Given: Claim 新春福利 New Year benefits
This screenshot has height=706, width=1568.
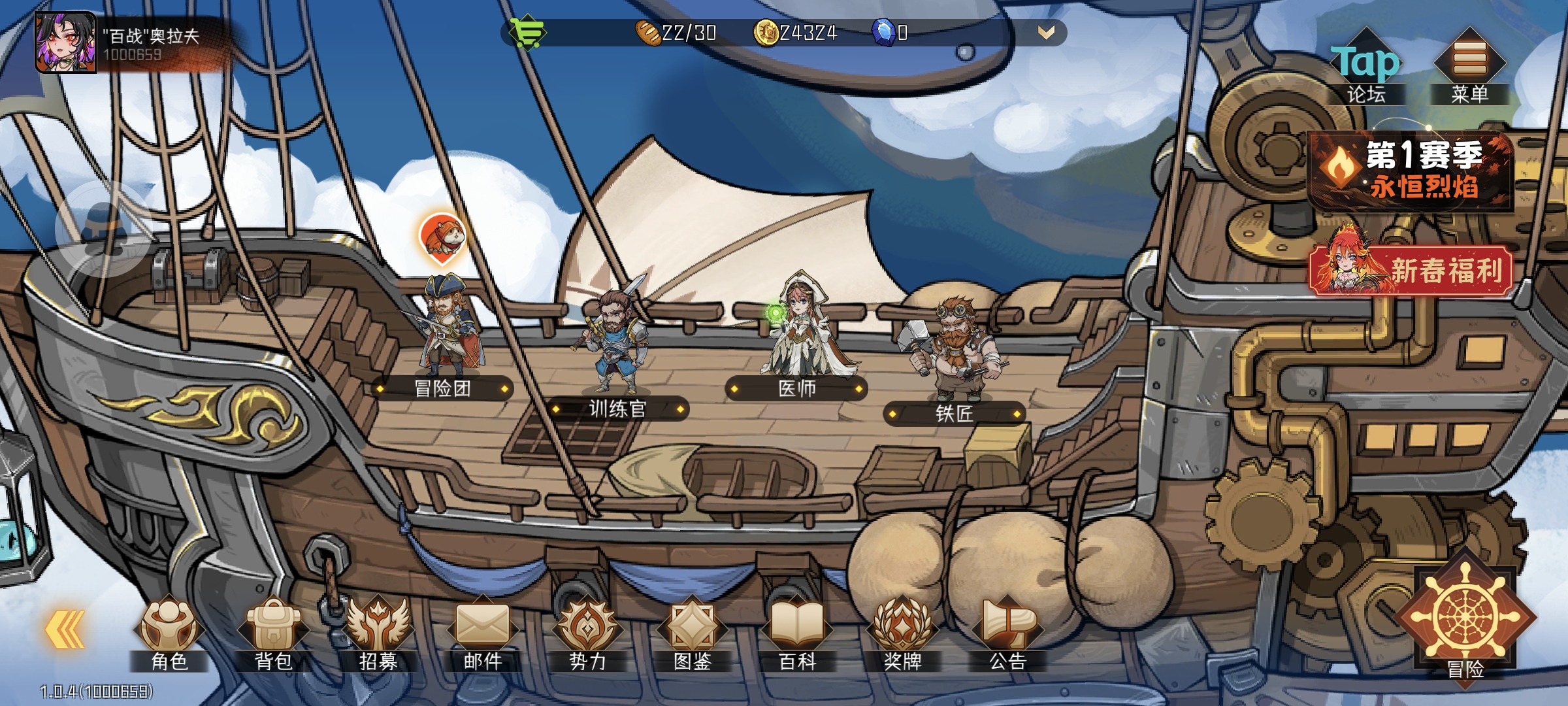Looking at the screenshot, I should (1411, 270).
